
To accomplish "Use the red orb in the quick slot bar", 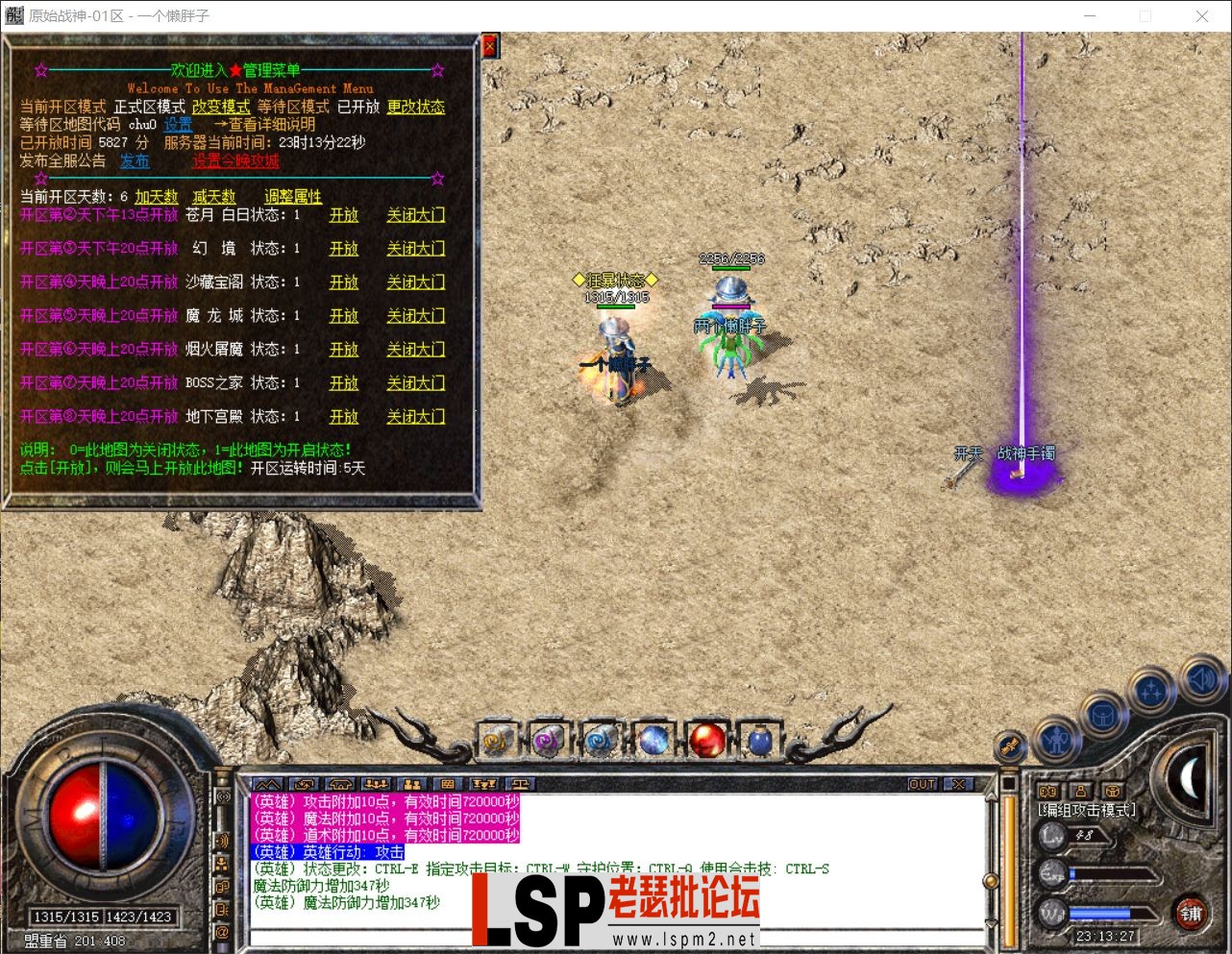I will (x=707, y=740).
